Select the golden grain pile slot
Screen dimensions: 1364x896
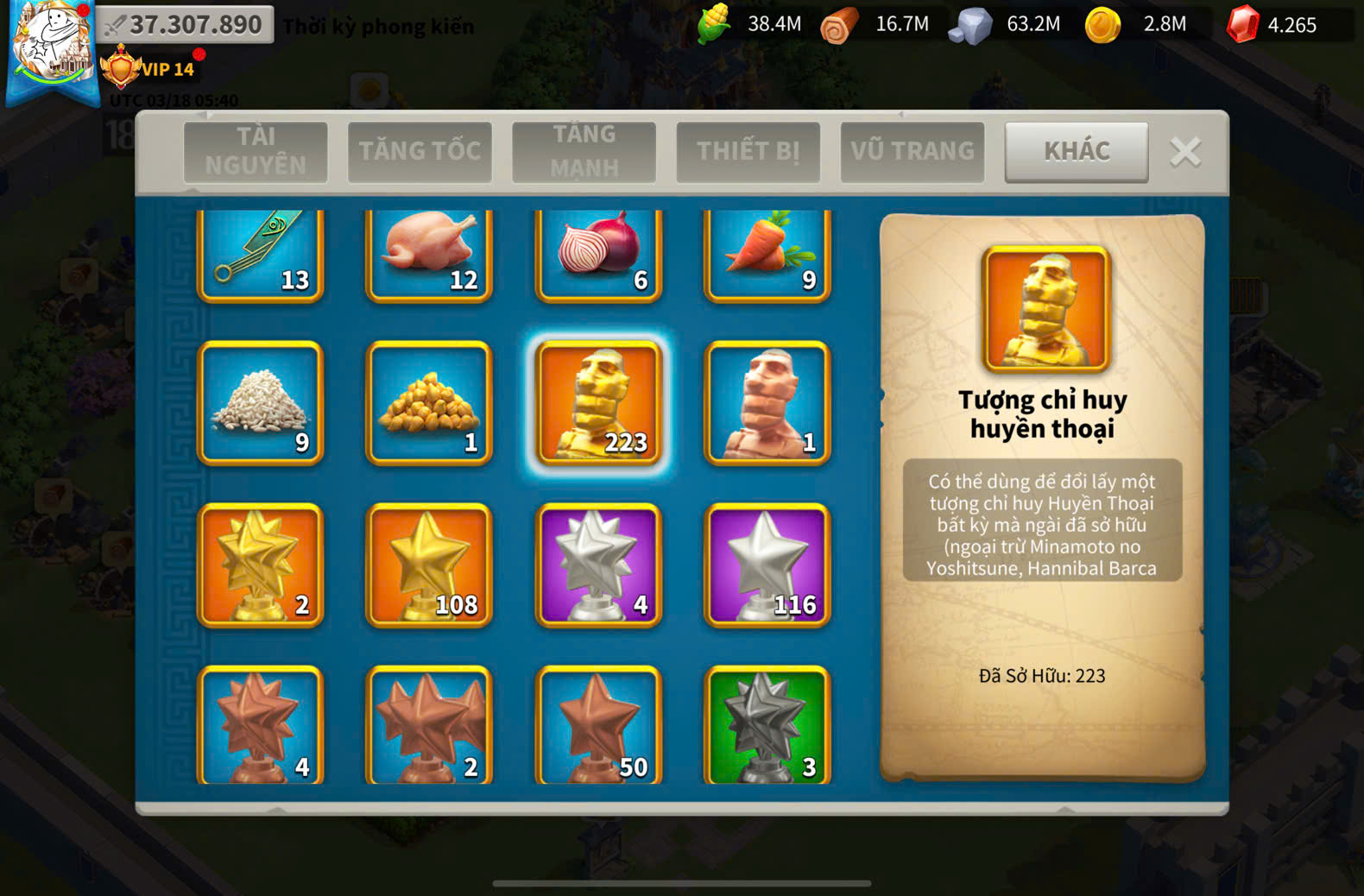(429, 402)
